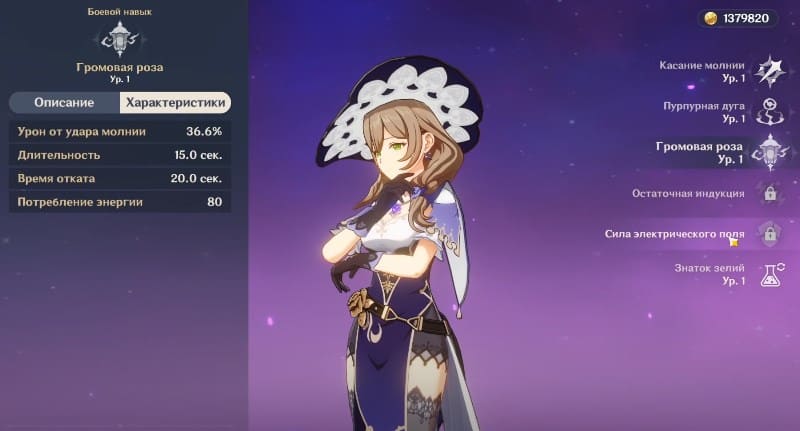Open the Касание молнии talent
This screenshot has width=800, height=431.
pyautogui.click(x=769, y=70)
